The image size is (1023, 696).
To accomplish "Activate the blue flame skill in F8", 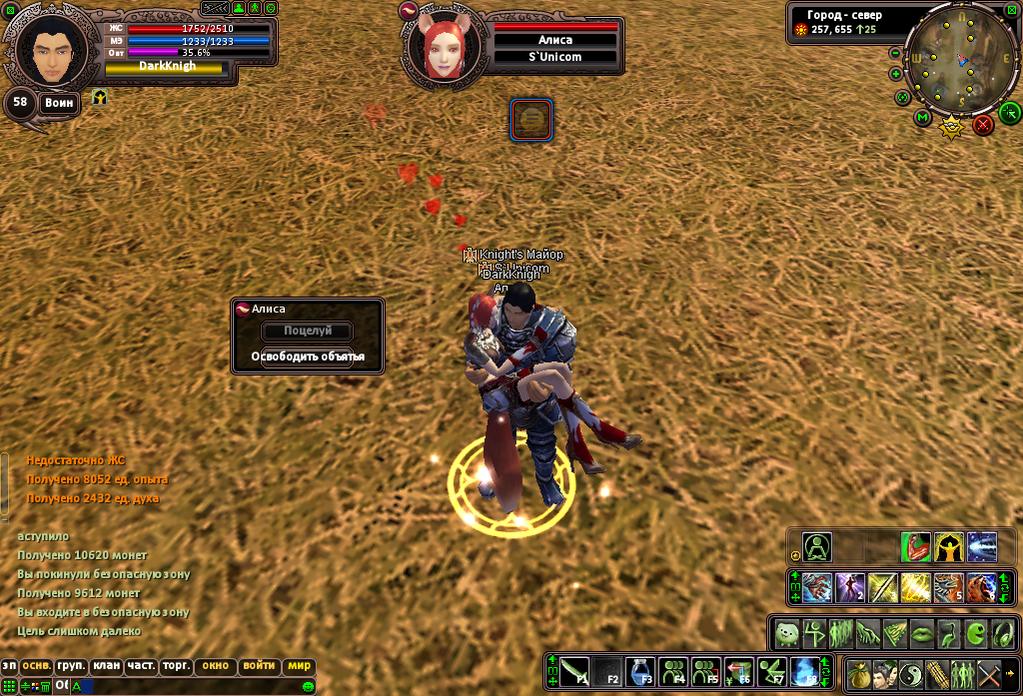I will (804, 671).
